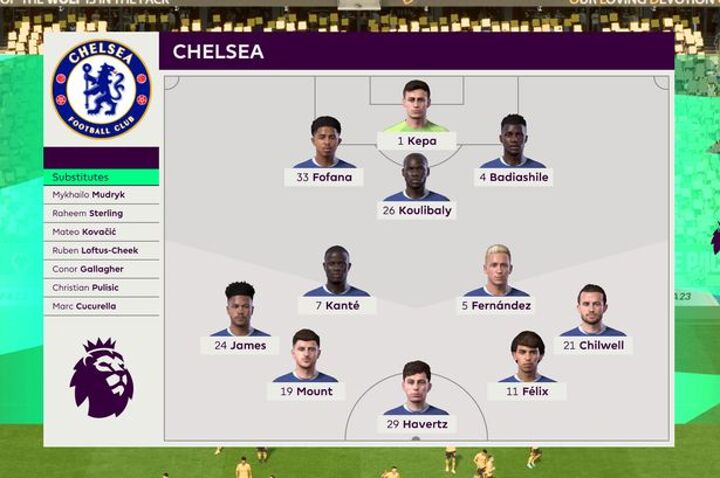The width and height of the screenshot is (720, 478).
Task: Select substitute Mykhailo Mudryk
Action: [x=101, y=195]
